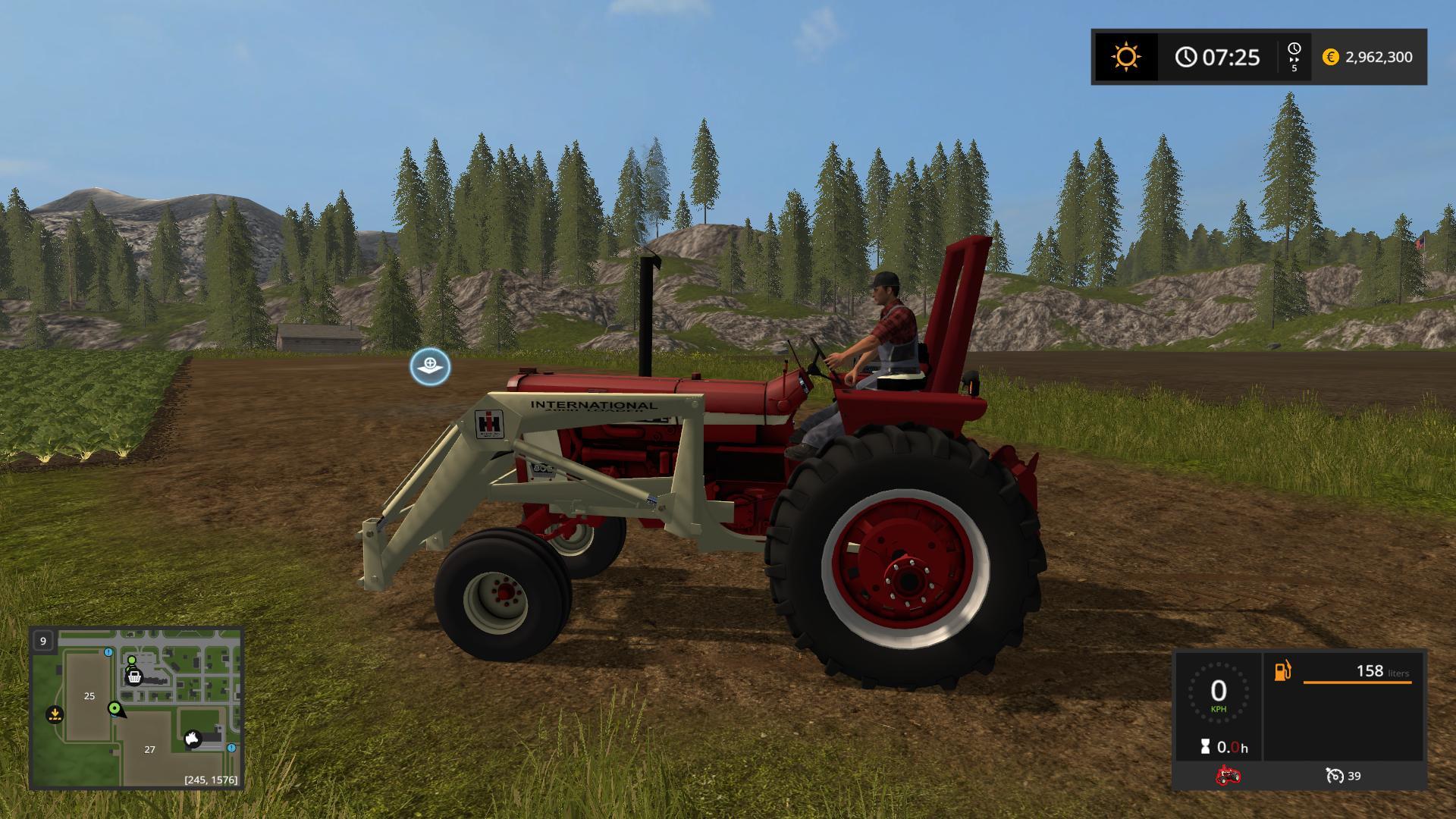Click the tractor motor icon
1456x819 pixels.
[1228, 775]
